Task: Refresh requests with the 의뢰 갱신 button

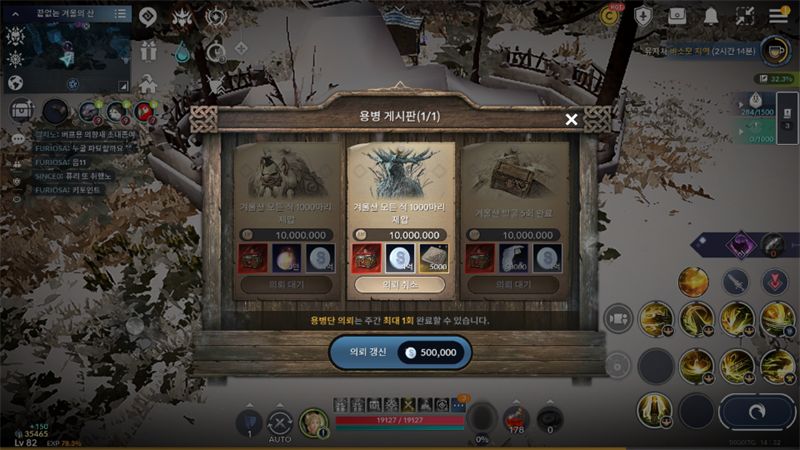Action: 400,352
